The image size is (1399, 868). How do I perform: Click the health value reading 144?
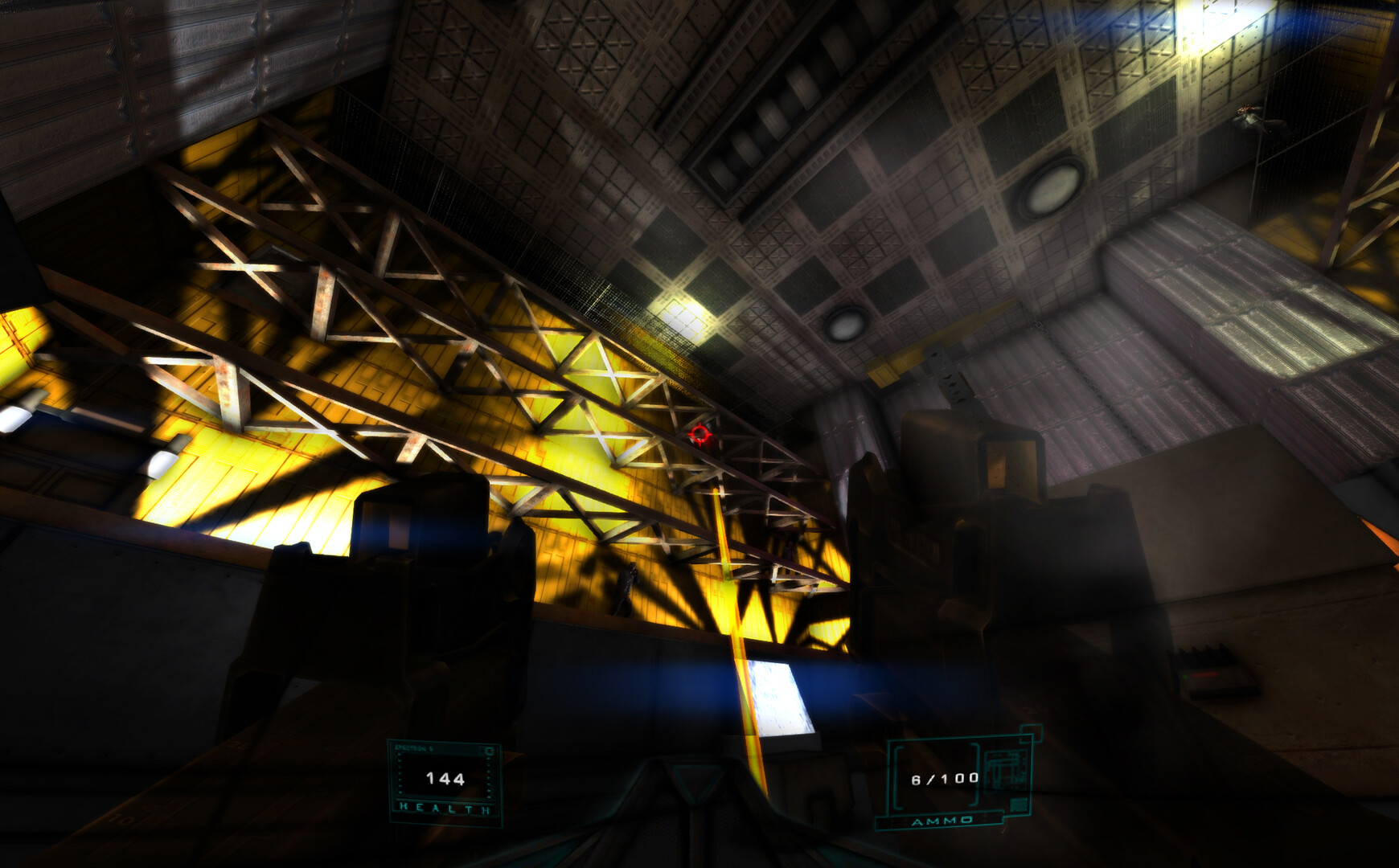pyautogui.click(x=445, y=778)
